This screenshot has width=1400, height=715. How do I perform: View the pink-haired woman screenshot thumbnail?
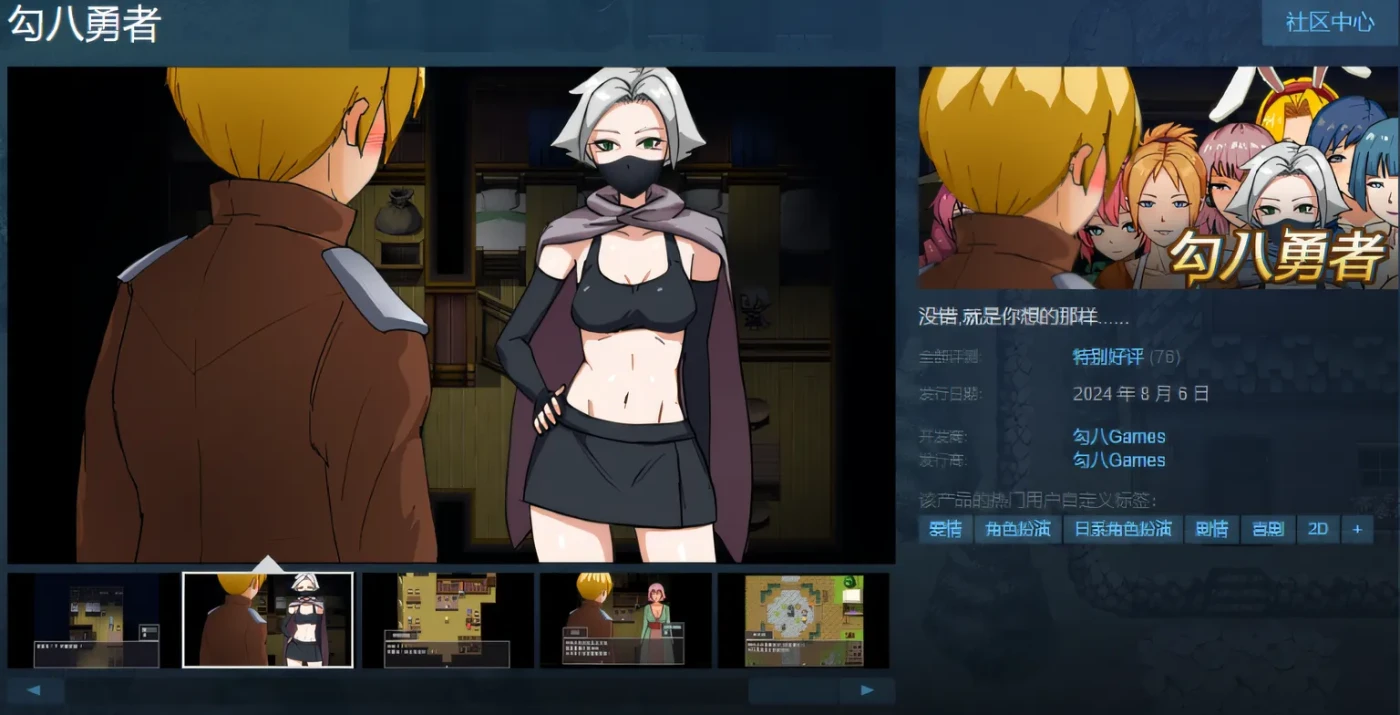tap(626, 620)
